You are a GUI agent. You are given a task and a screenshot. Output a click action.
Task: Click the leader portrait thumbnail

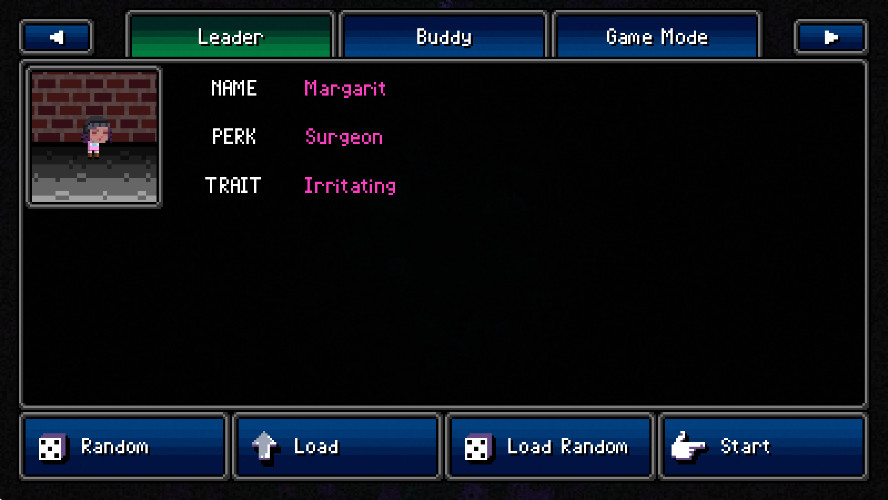(95, 137)
